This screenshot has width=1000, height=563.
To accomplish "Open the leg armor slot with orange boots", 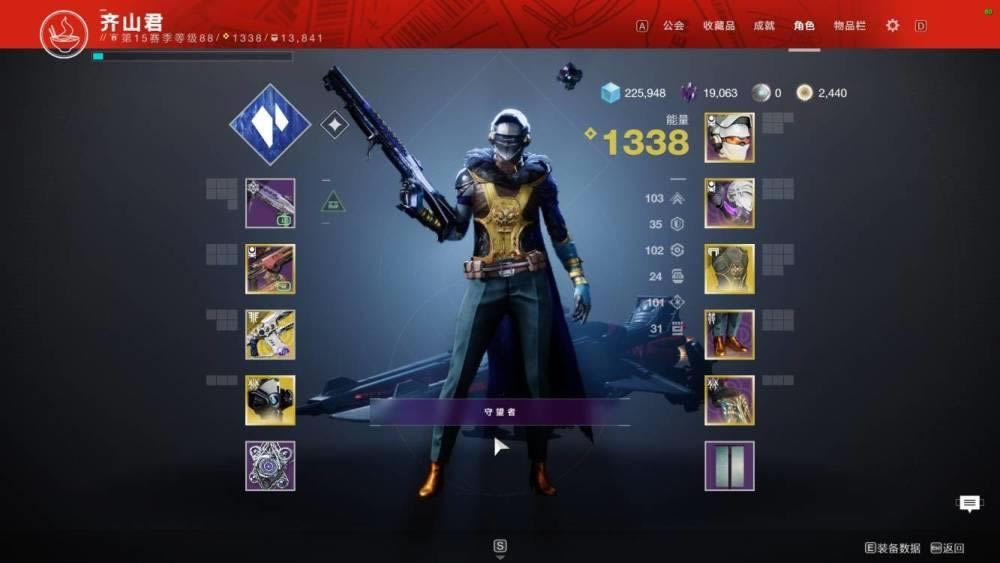I will (729, 334).
